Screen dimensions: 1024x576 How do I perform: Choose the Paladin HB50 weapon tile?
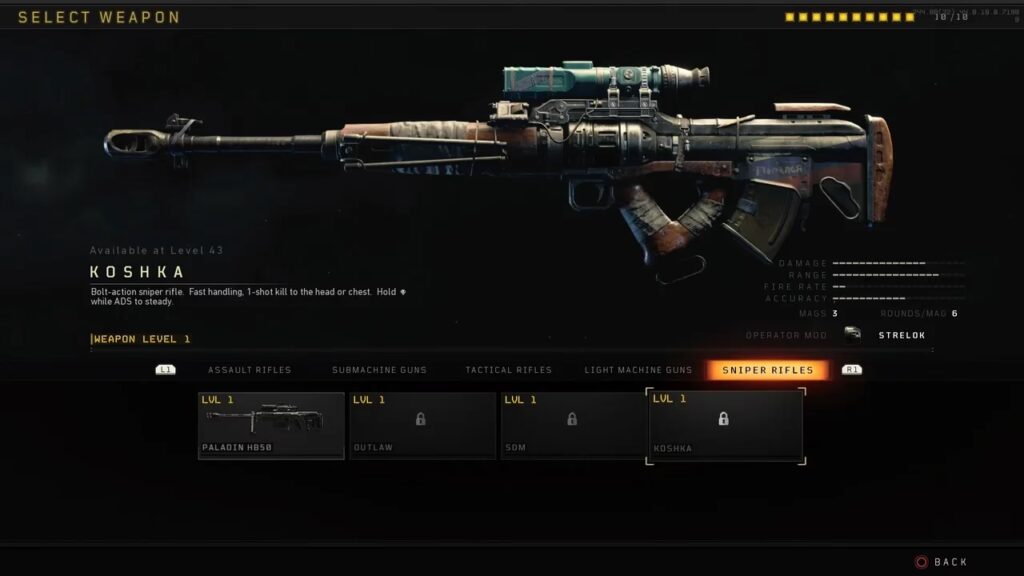click(271, 425)
